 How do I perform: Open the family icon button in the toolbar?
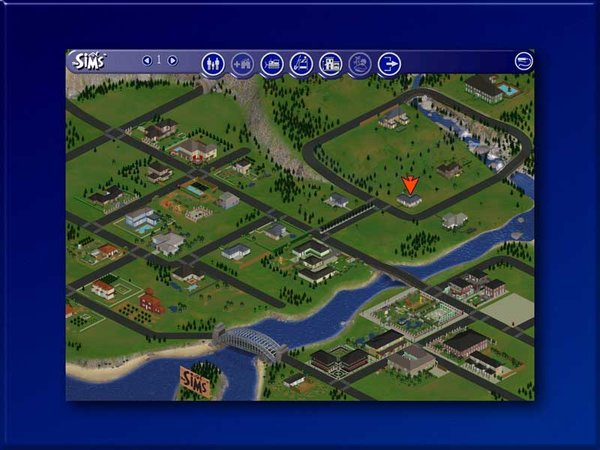click(213, 64)
